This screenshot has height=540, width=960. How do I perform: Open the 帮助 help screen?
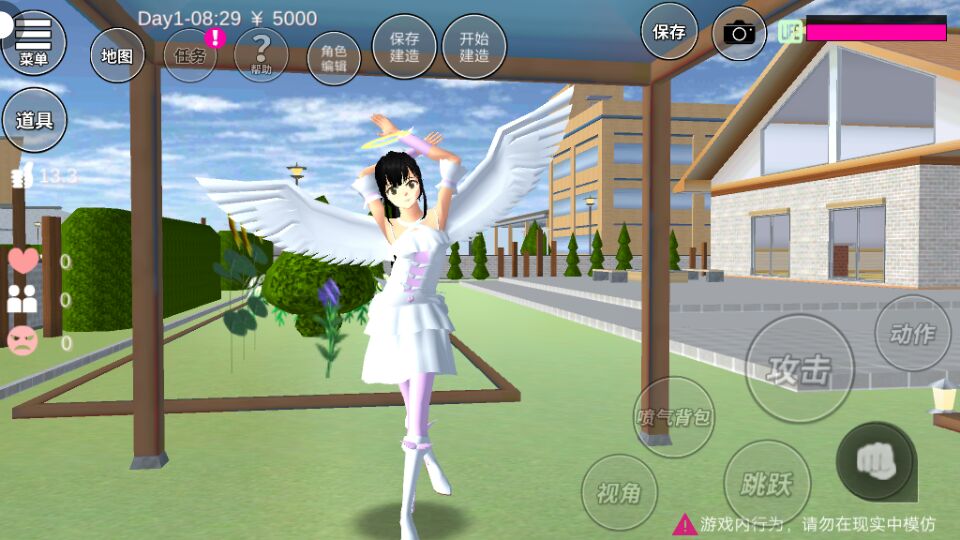(261, 55)
